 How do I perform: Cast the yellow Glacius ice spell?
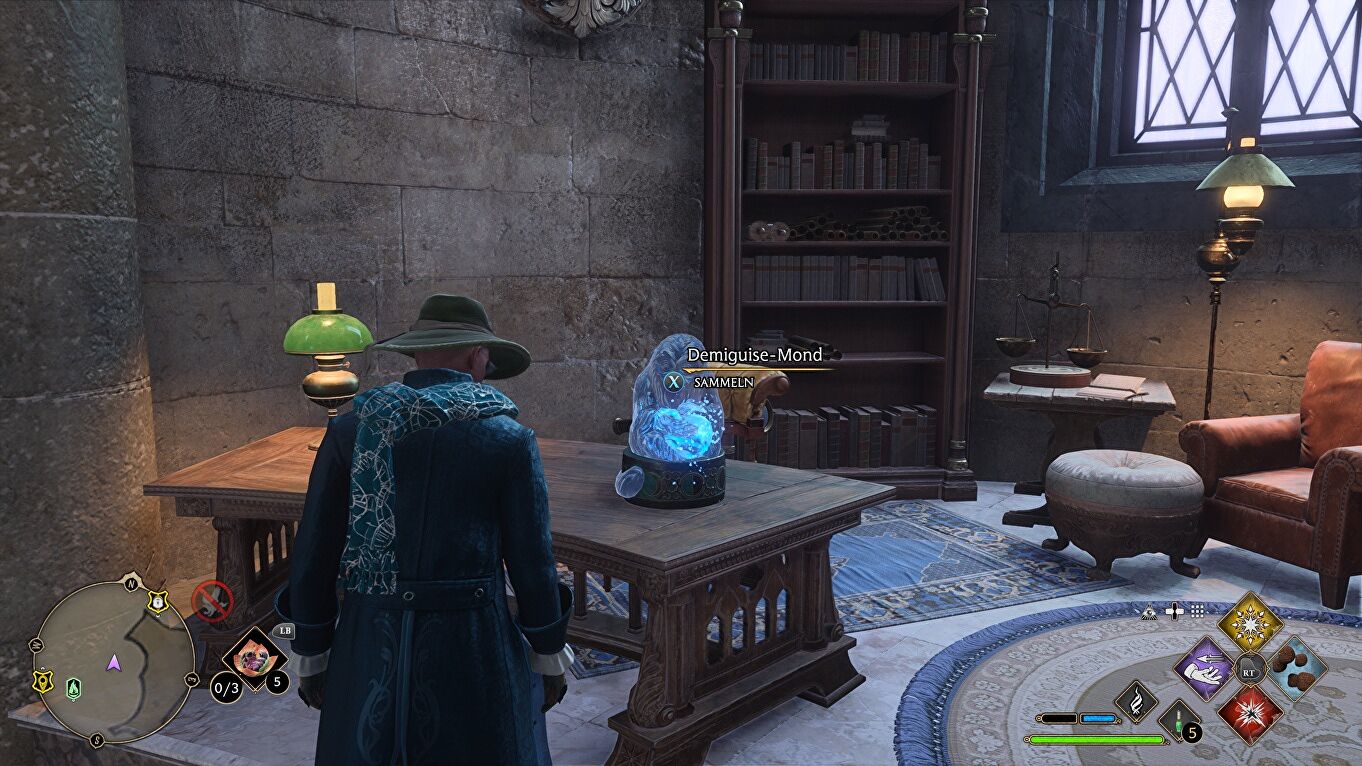(x=1250, y=622)
